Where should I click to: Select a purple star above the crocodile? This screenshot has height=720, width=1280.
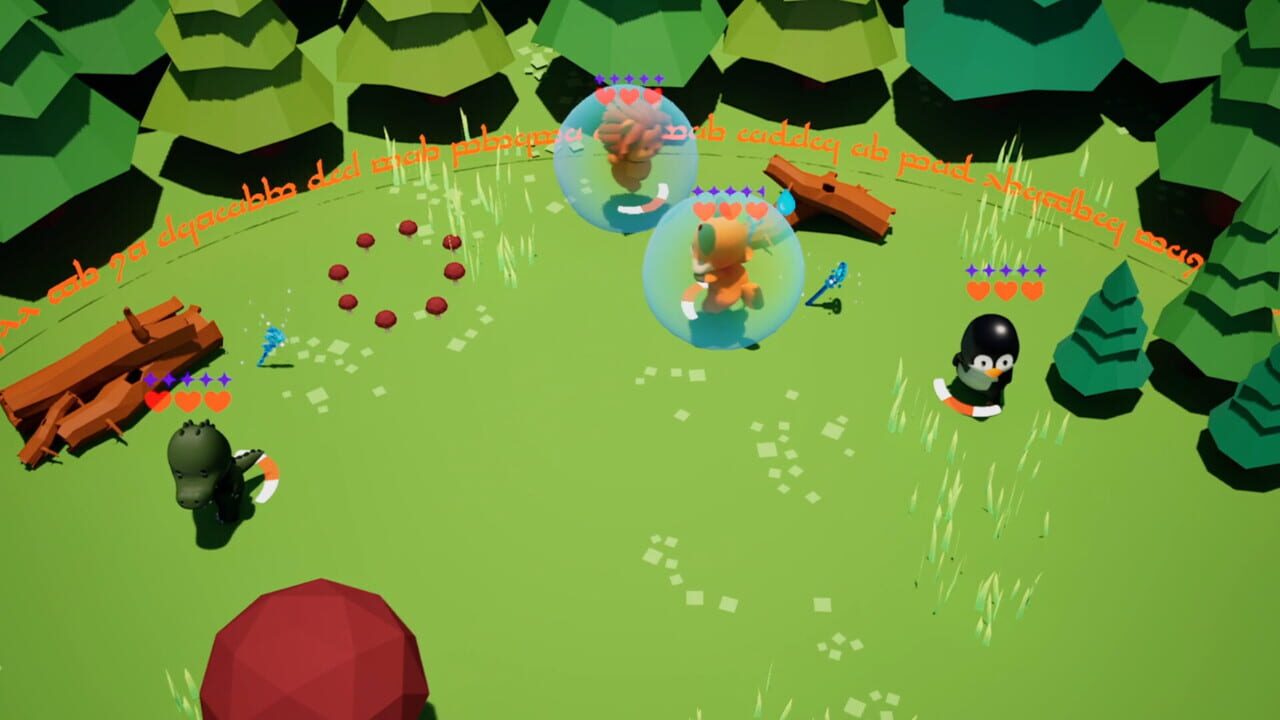[190, 381]
